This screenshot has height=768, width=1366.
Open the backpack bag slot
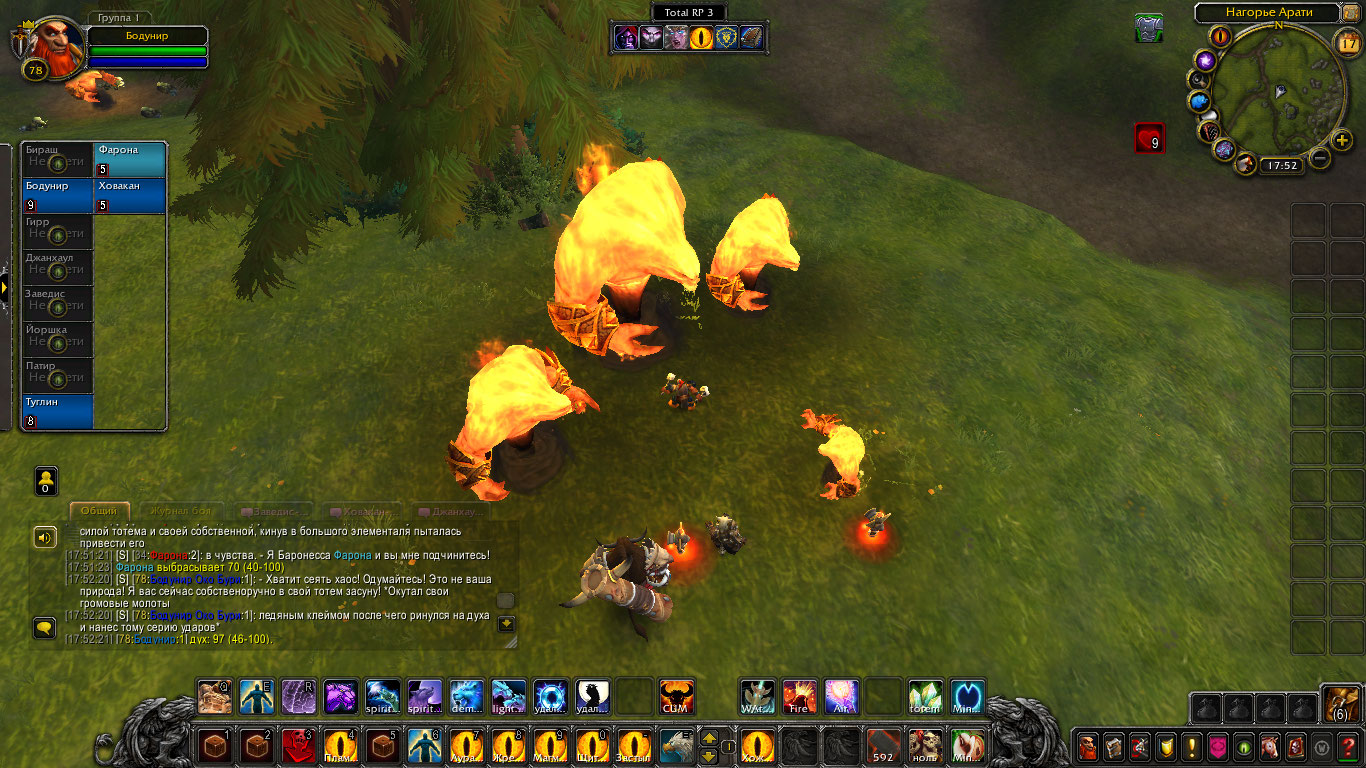coord(1340,704)
